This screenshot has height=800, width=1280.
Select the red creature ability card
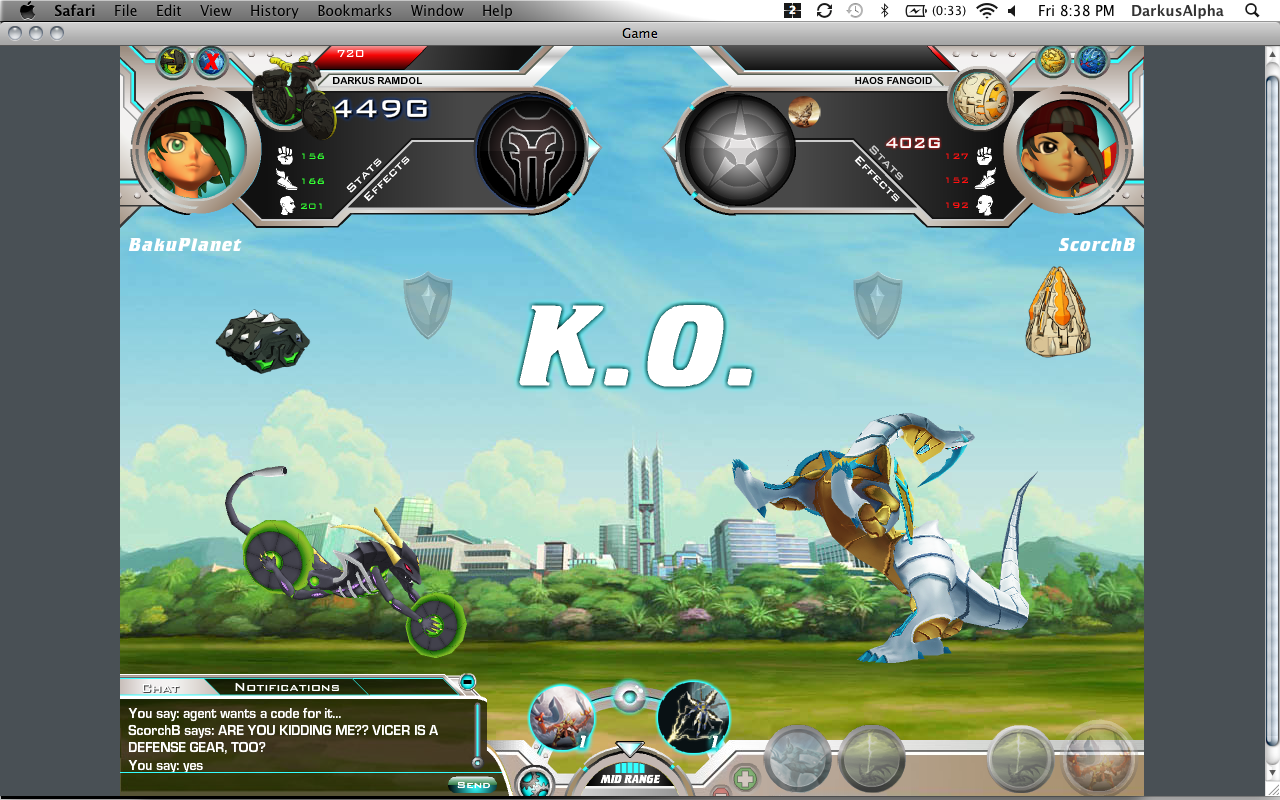(561, 717)
